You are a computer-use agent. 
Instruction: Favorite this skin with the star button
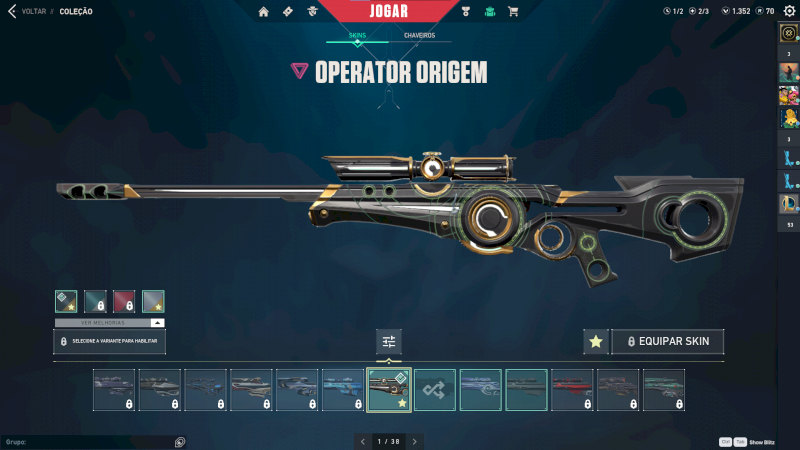coord(596,342)
